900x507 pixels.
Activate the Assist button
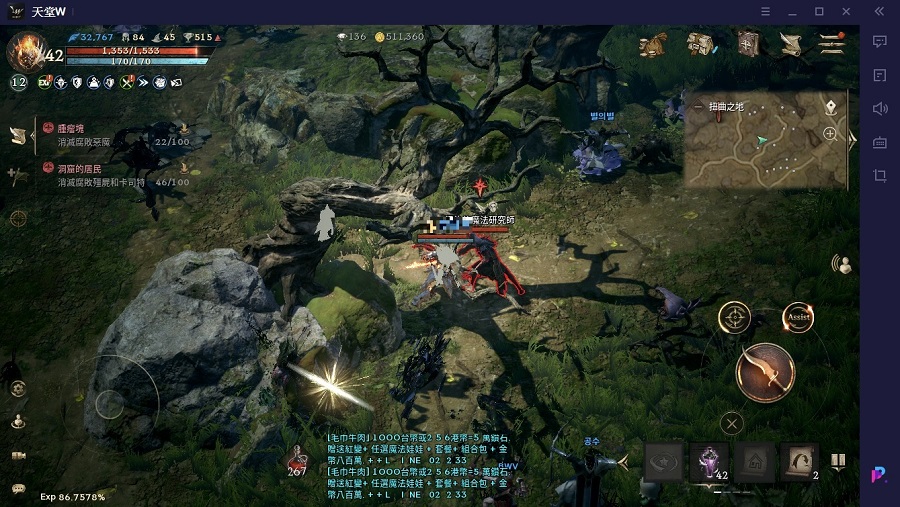798,318
